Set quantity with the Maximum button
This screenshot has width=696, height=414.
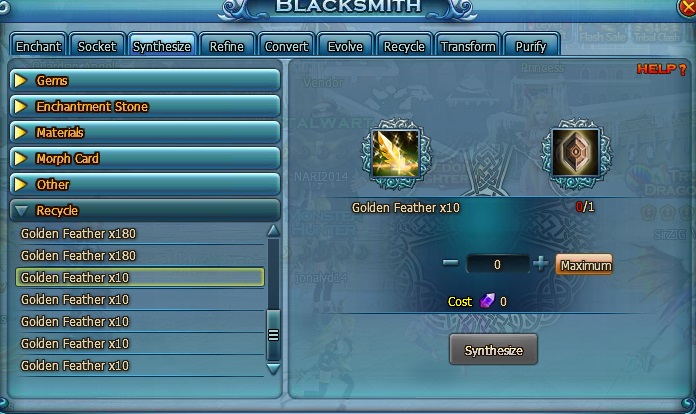(584, 265)
